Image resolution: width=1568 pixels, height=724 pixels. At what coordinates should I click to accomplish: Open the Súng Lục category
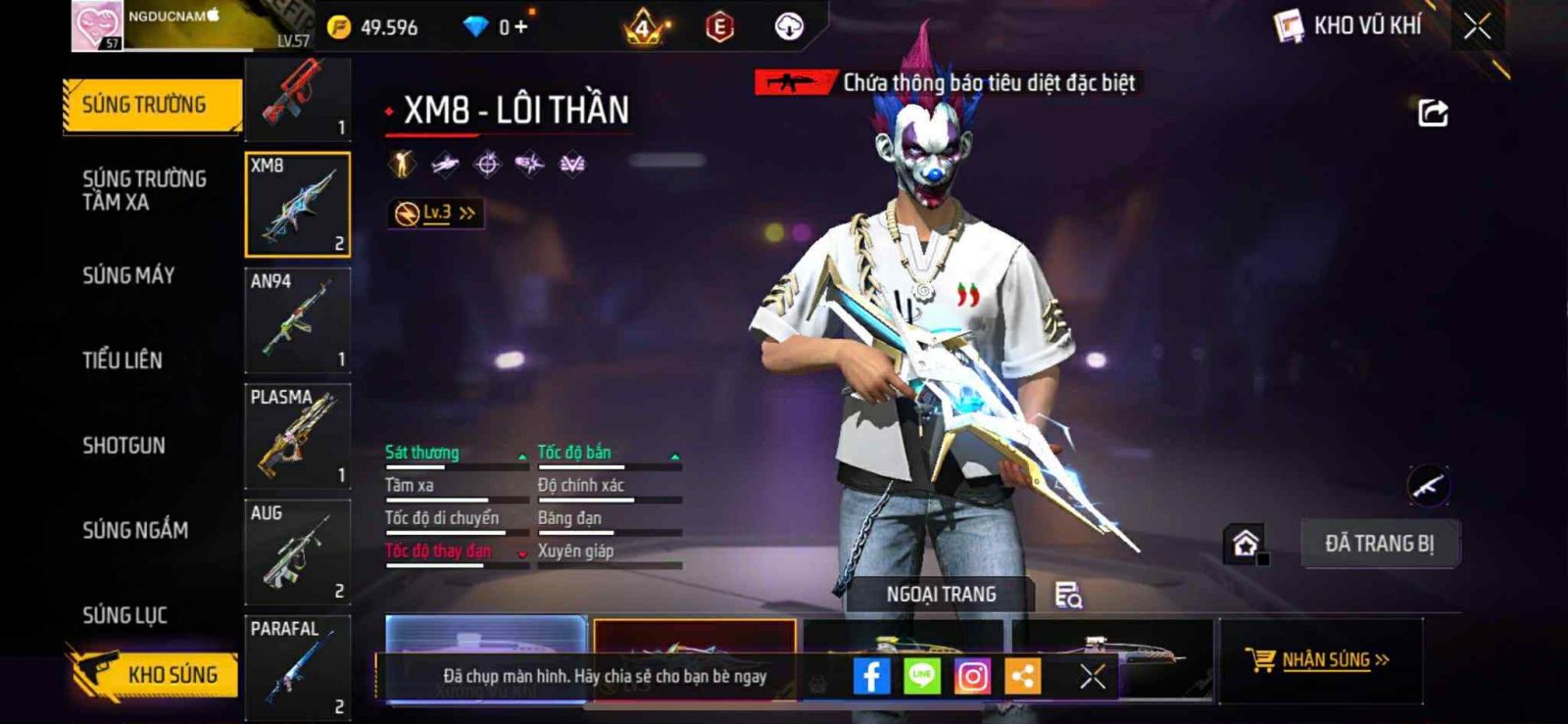[x=124, y=615]
